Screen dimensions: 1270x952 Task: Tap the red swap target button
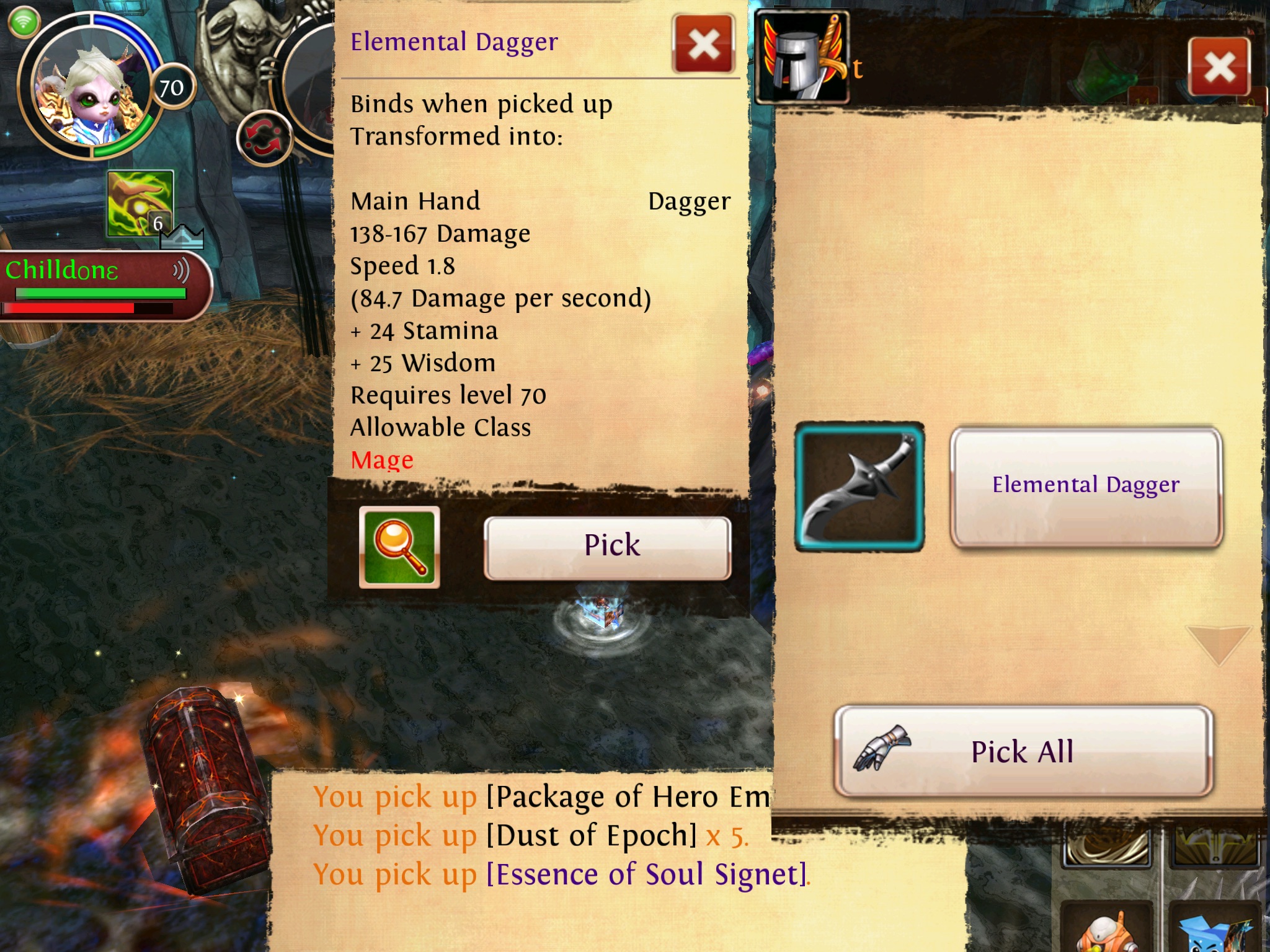click(265, 138)
